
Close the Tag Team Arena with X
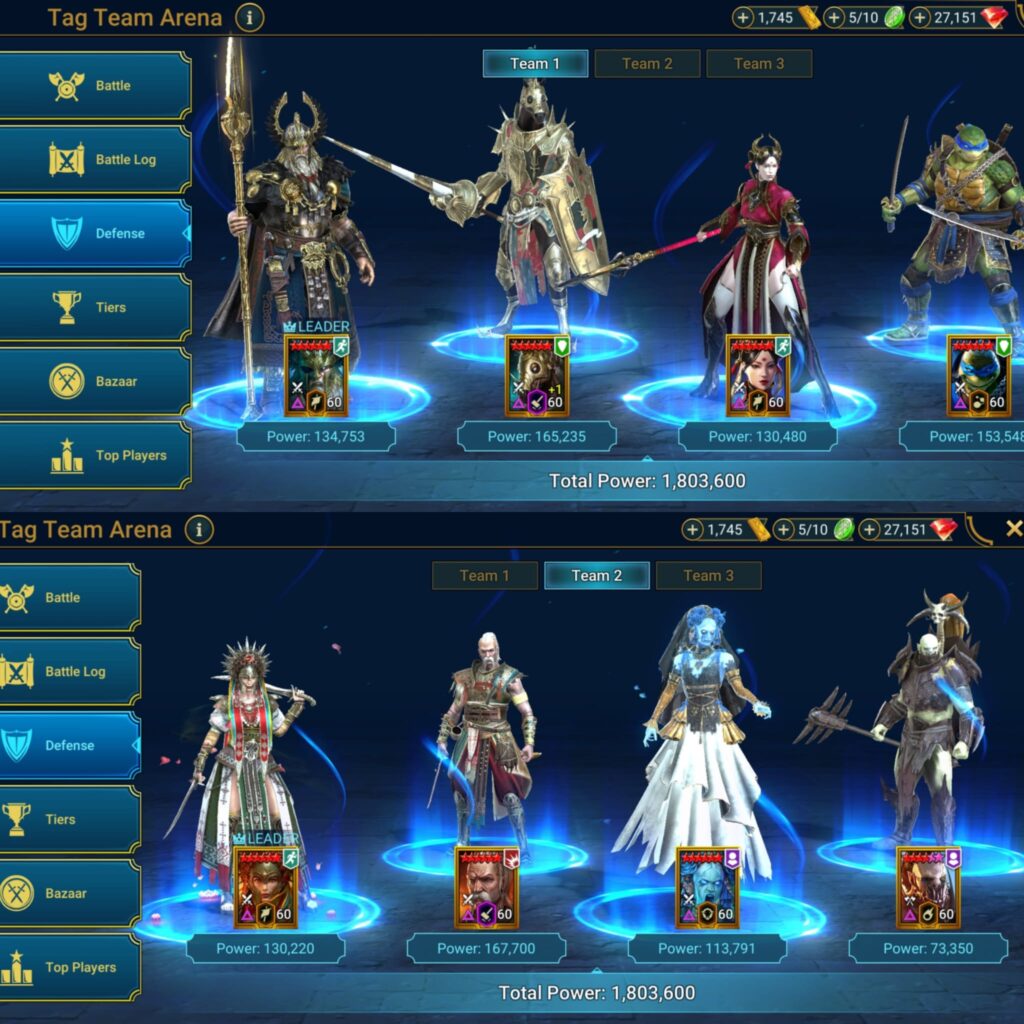(x=1013, y=529)
